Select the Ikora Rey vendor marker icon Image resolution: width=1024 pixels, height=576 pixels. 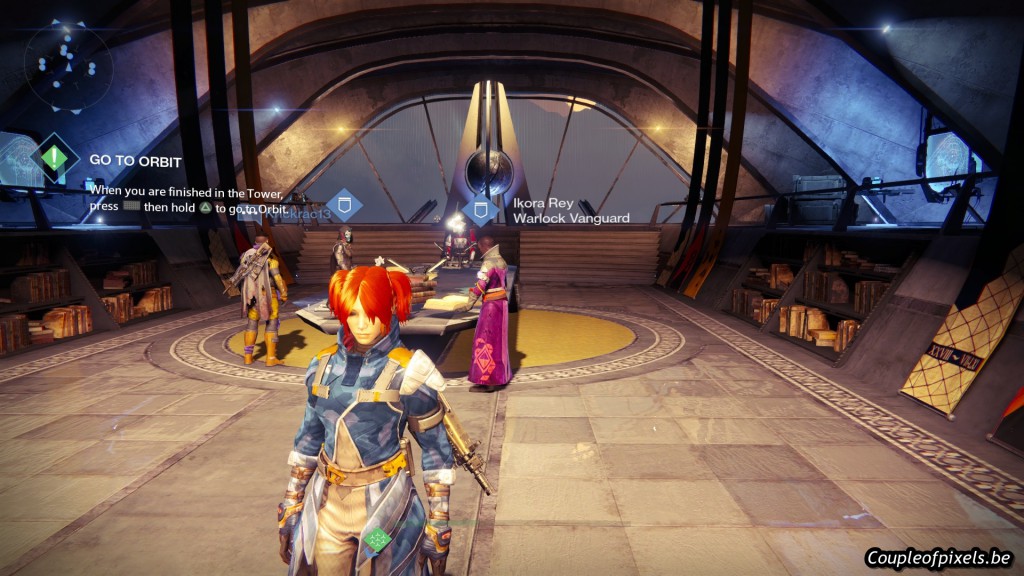coord(480,210)
